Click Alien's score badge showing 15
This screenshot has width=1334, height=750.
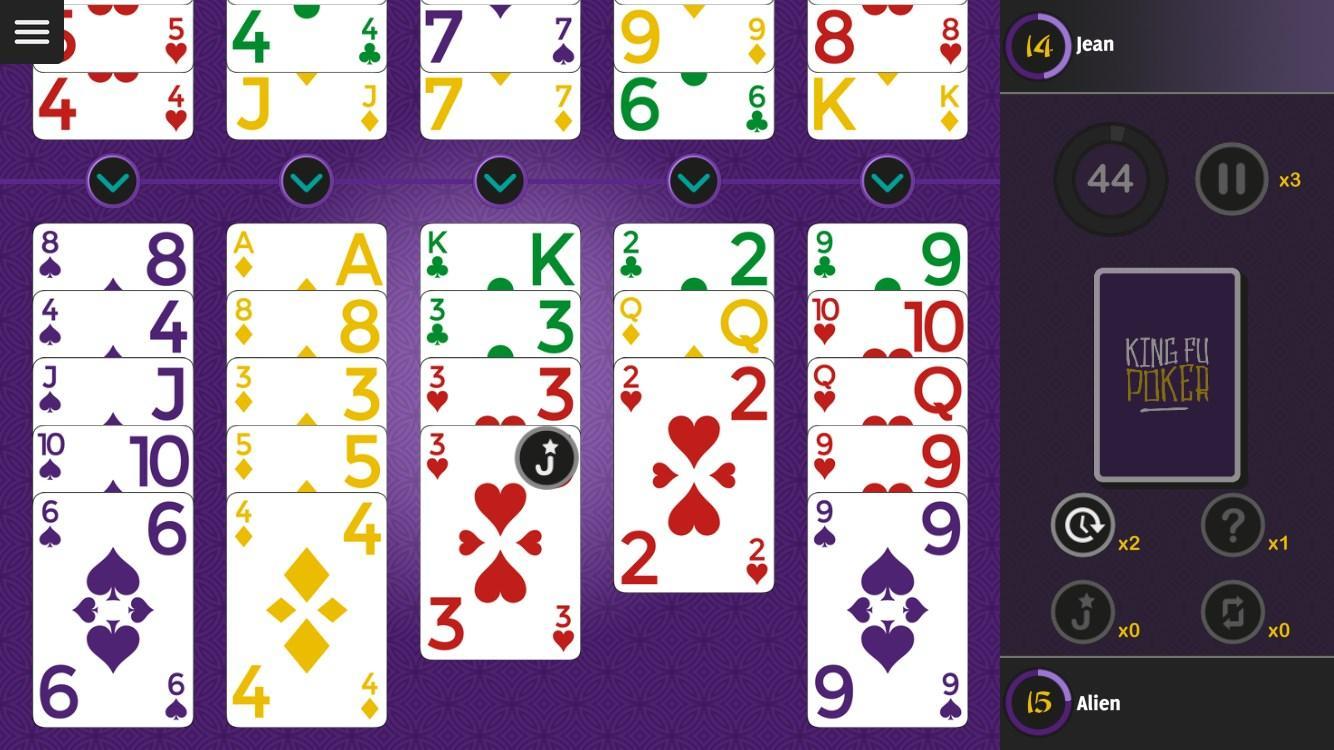click(x=1037, y=703)
